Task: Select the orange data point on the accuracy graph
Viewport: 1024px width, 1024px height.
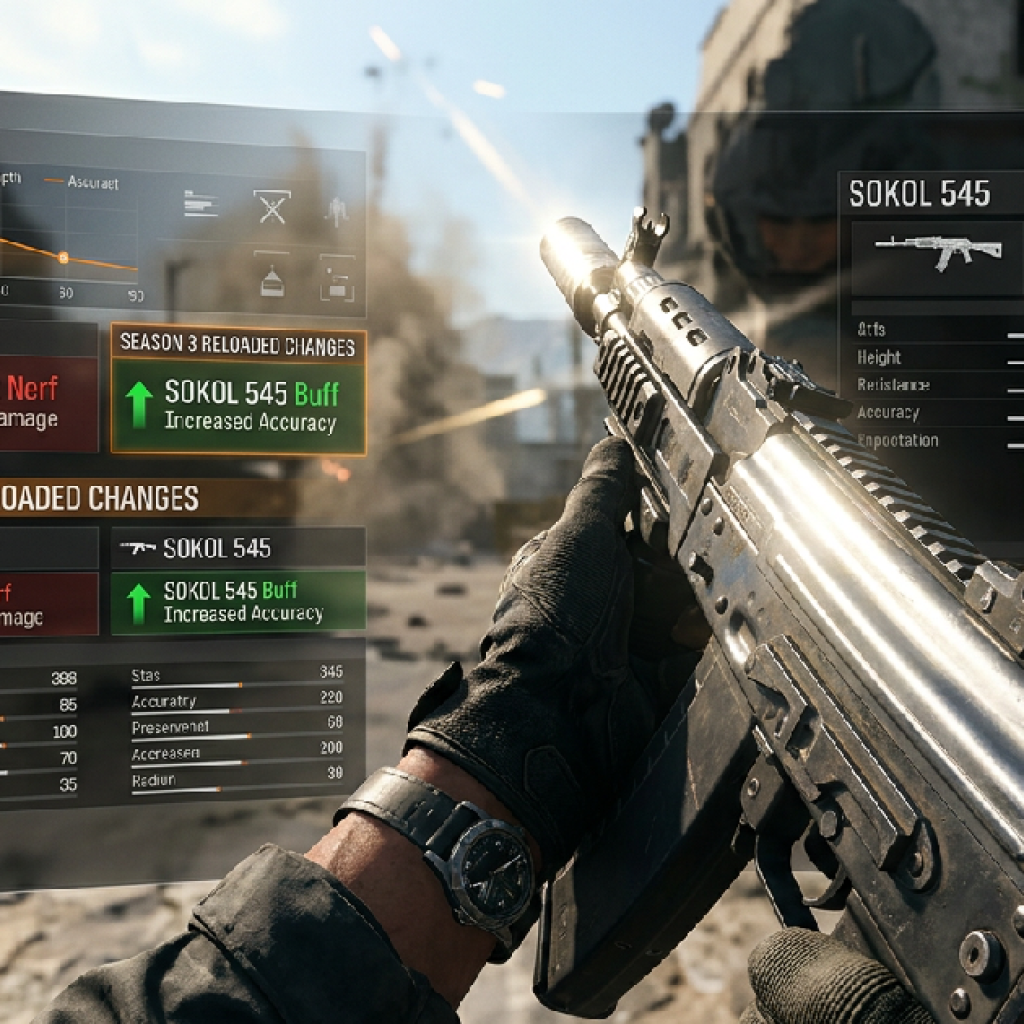Action: click(x=63, y=257)
